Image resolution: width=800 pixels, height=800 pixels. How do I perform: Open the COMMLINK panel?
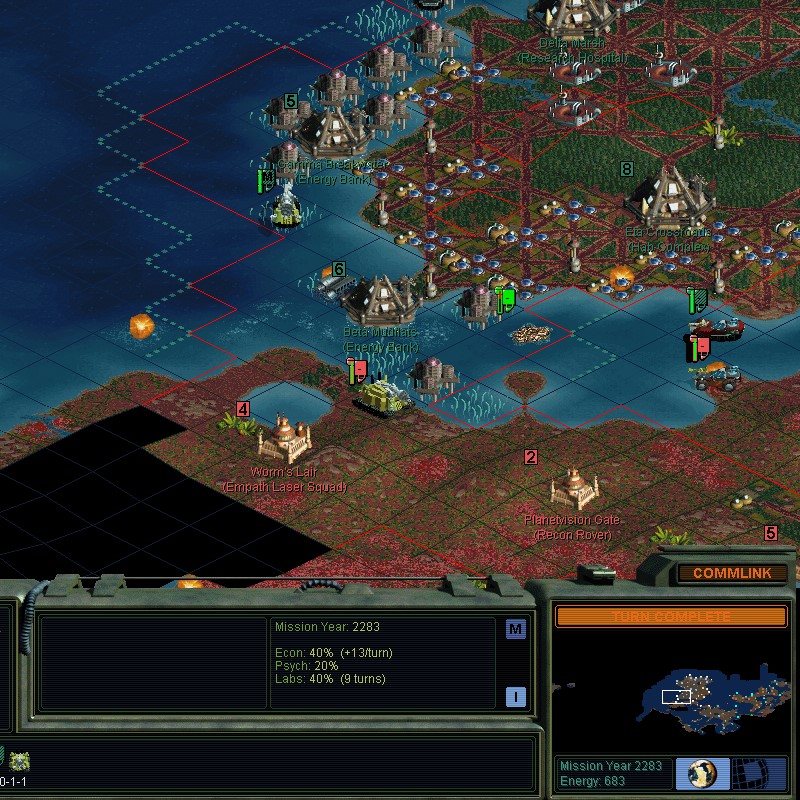click(731, 574)
